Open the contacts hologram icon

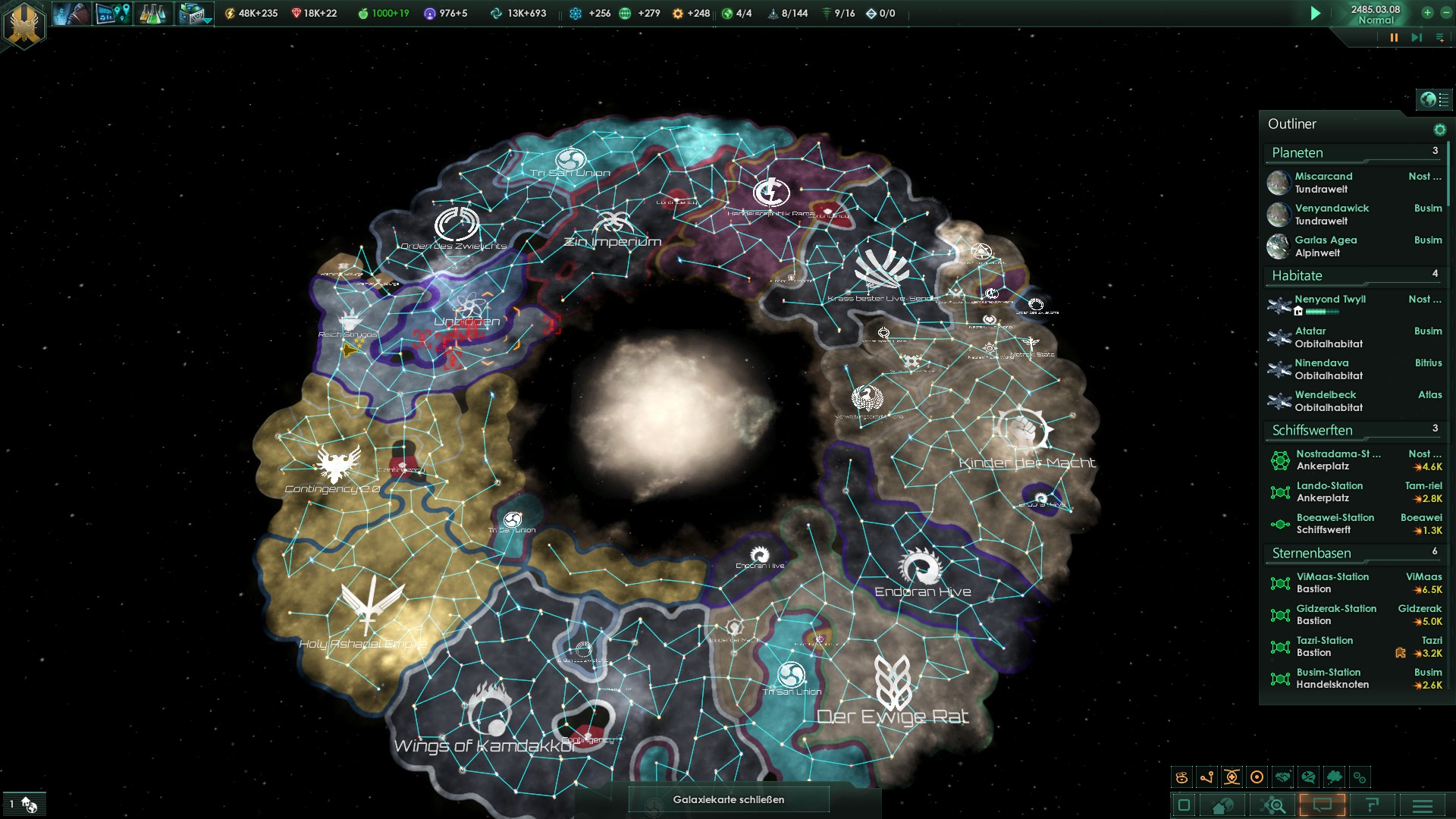pos(71,14)
